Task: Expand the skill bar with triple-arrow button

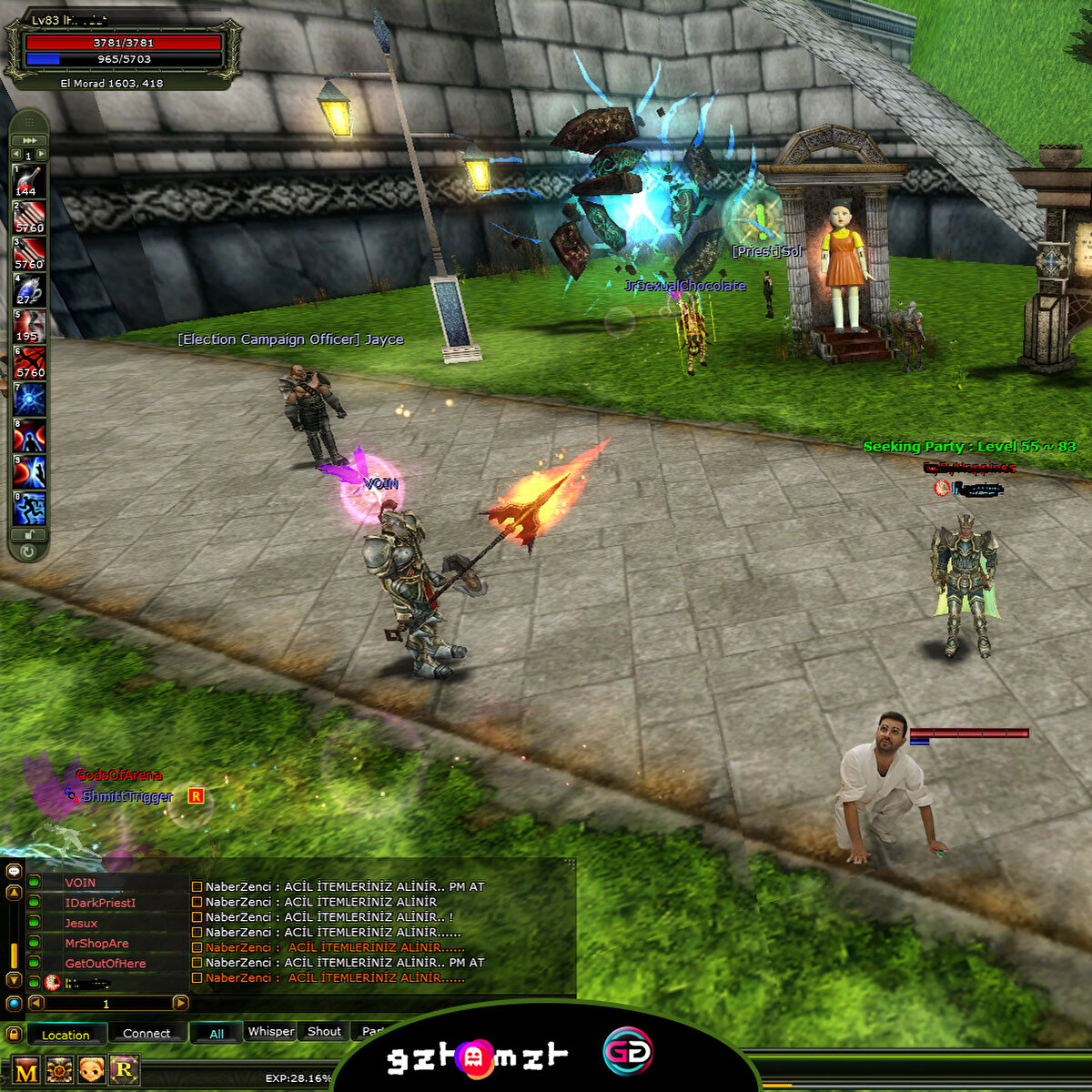Action: tap(29, 140)
